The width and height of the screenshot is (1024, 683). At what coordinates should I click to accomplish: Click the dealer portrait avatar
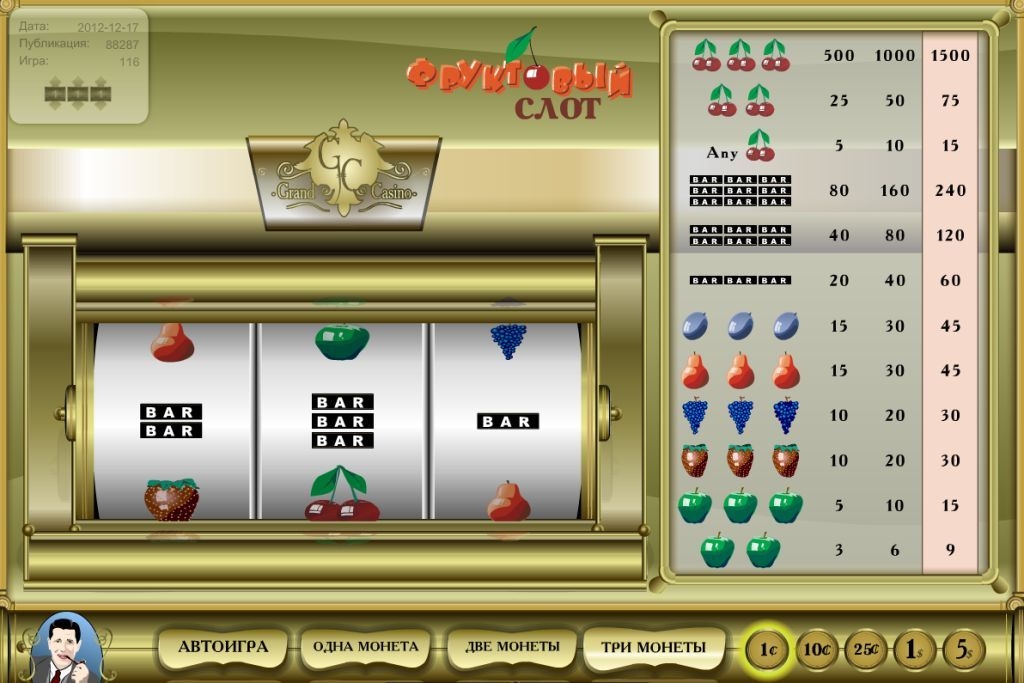[67, 649]
